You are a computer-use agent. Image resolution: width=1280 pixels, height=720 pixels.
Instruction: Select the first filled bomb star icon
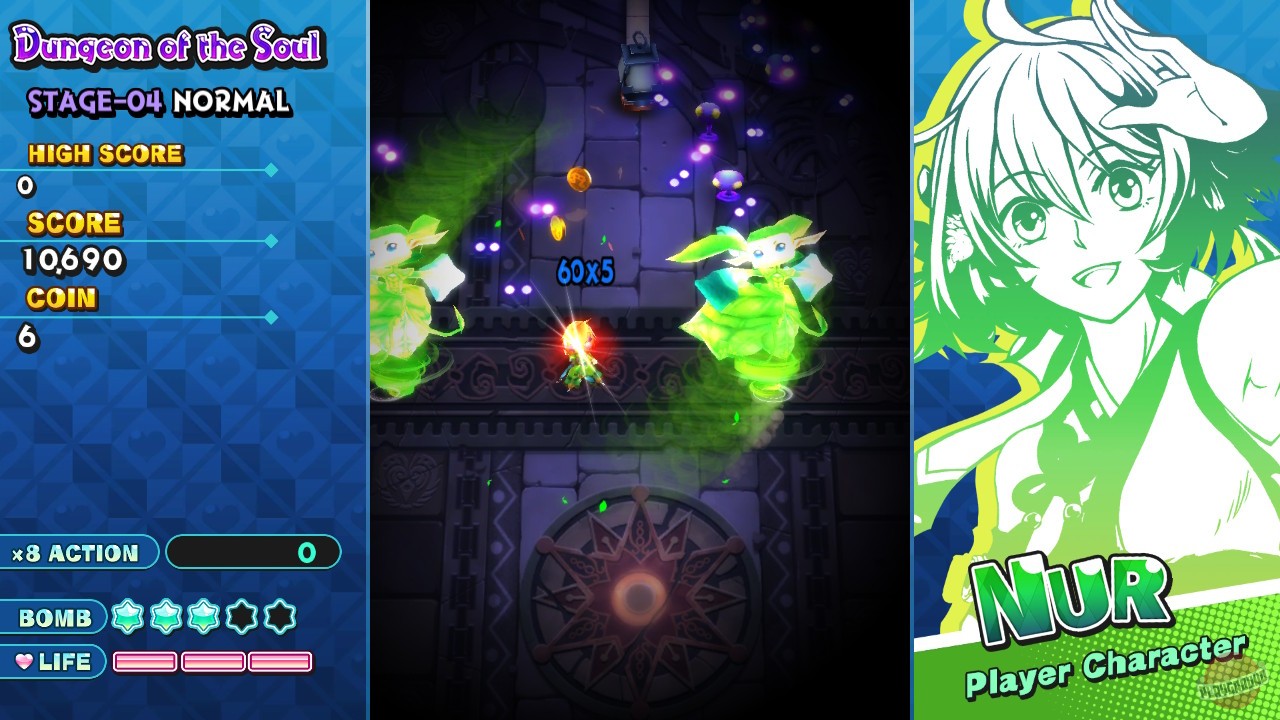[127, 618]
